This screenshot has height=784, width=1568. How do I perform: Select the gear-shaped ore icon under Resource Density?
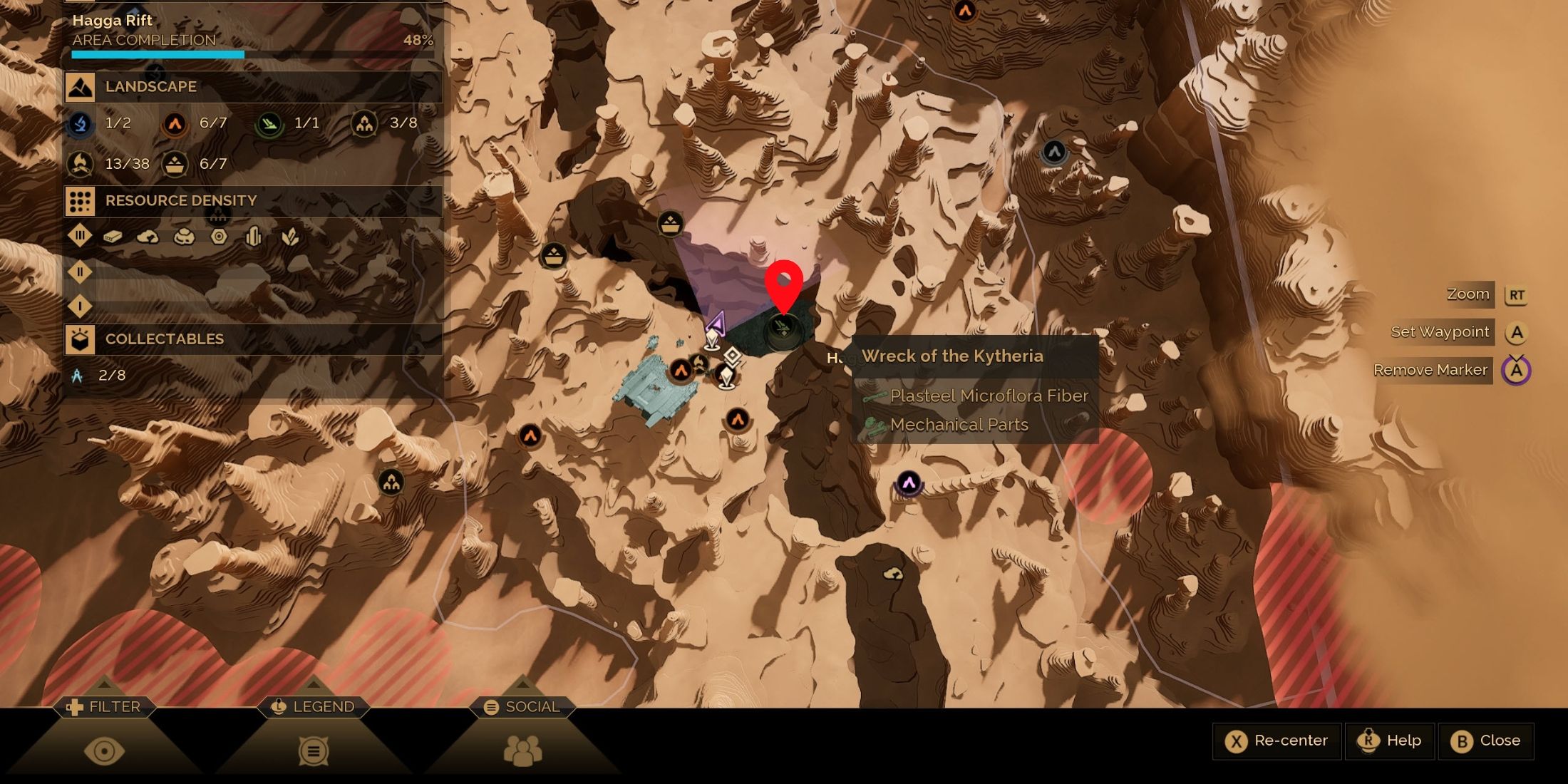pyautogui.click(x=219, y=237)
